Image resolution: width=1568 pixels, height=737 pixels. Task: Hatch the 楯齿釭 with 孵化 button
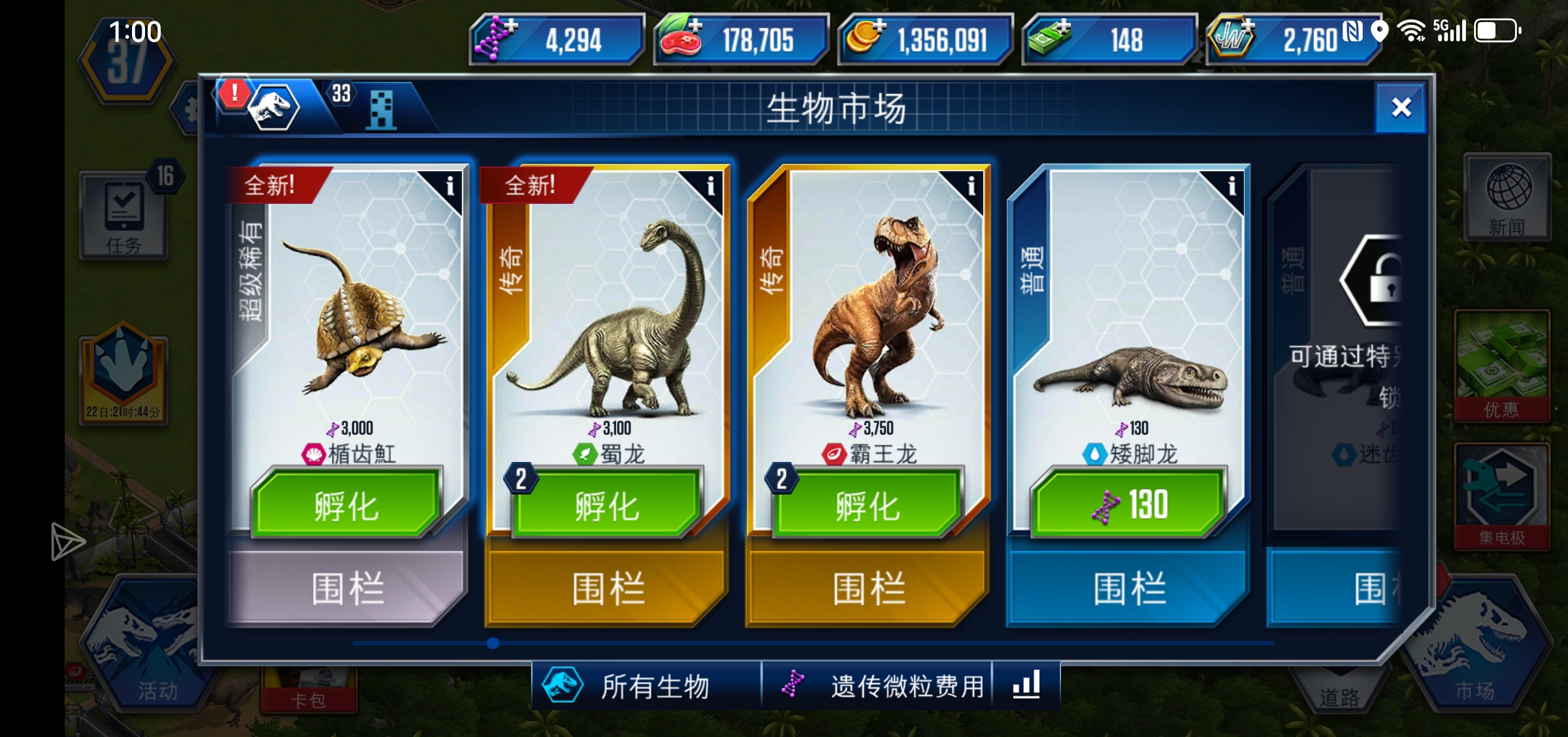[342, 506]
